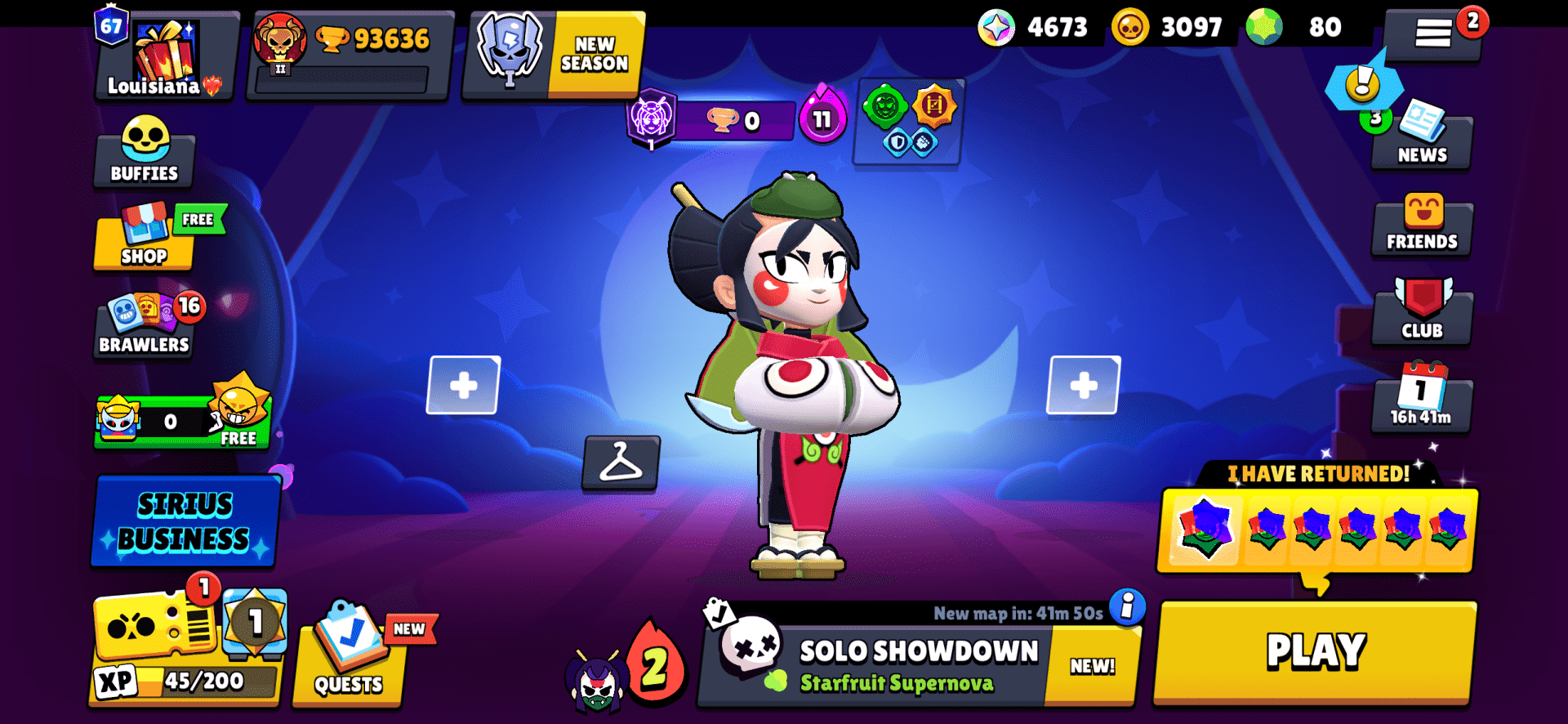Open the hamburger settings menu
The image size is (1568, 724).
(1436, 33)
